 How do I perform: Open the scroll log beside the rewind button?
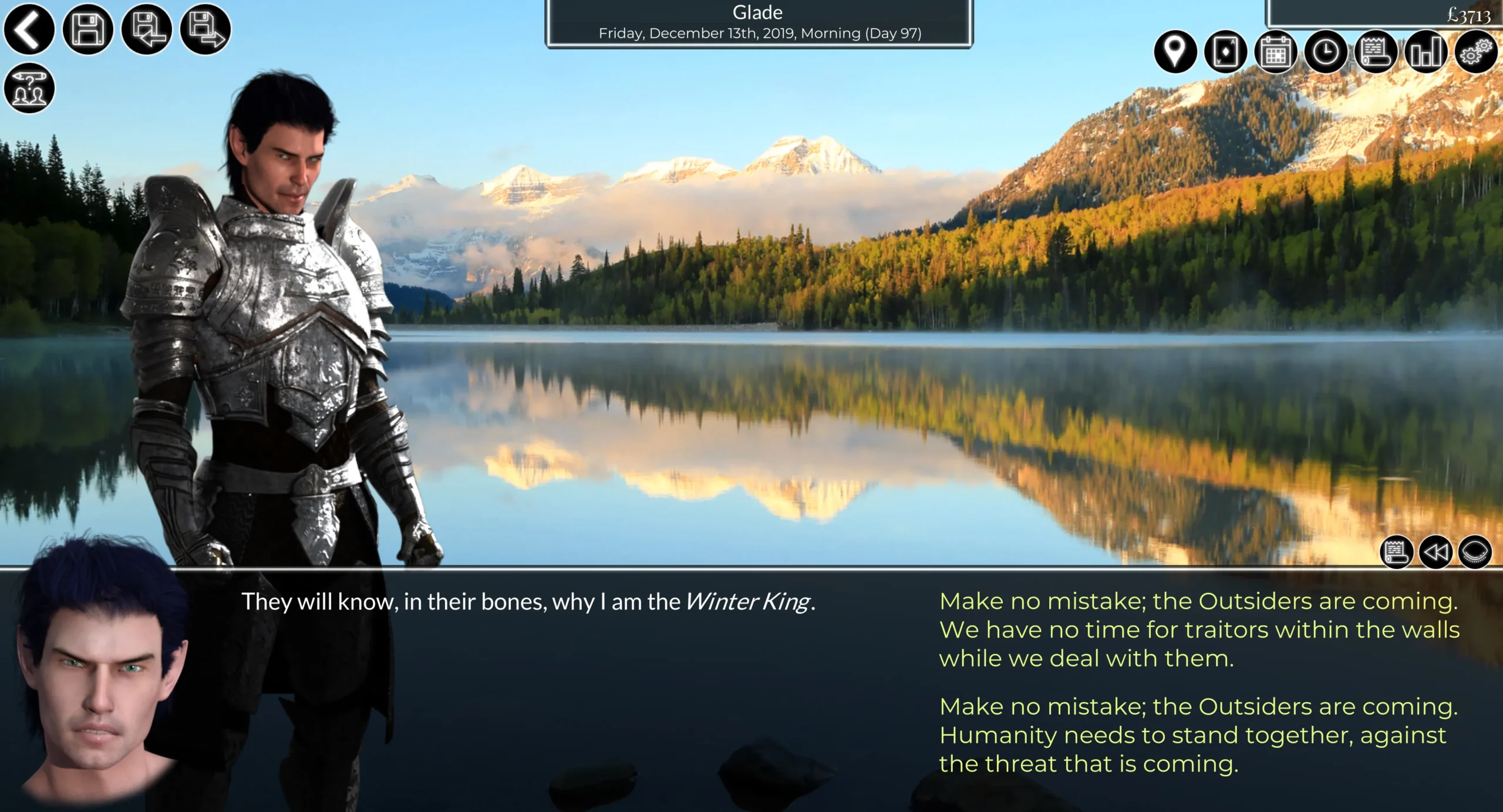click(x=1396, y=552)
